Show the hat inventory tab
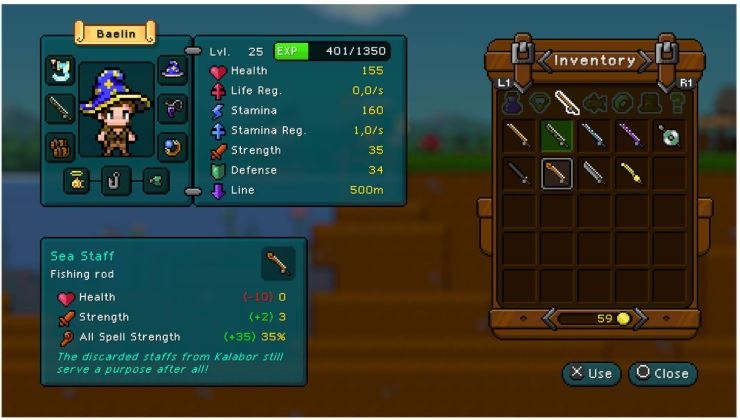This screenshot has height=420, width=740. click(x=646, y=101)
